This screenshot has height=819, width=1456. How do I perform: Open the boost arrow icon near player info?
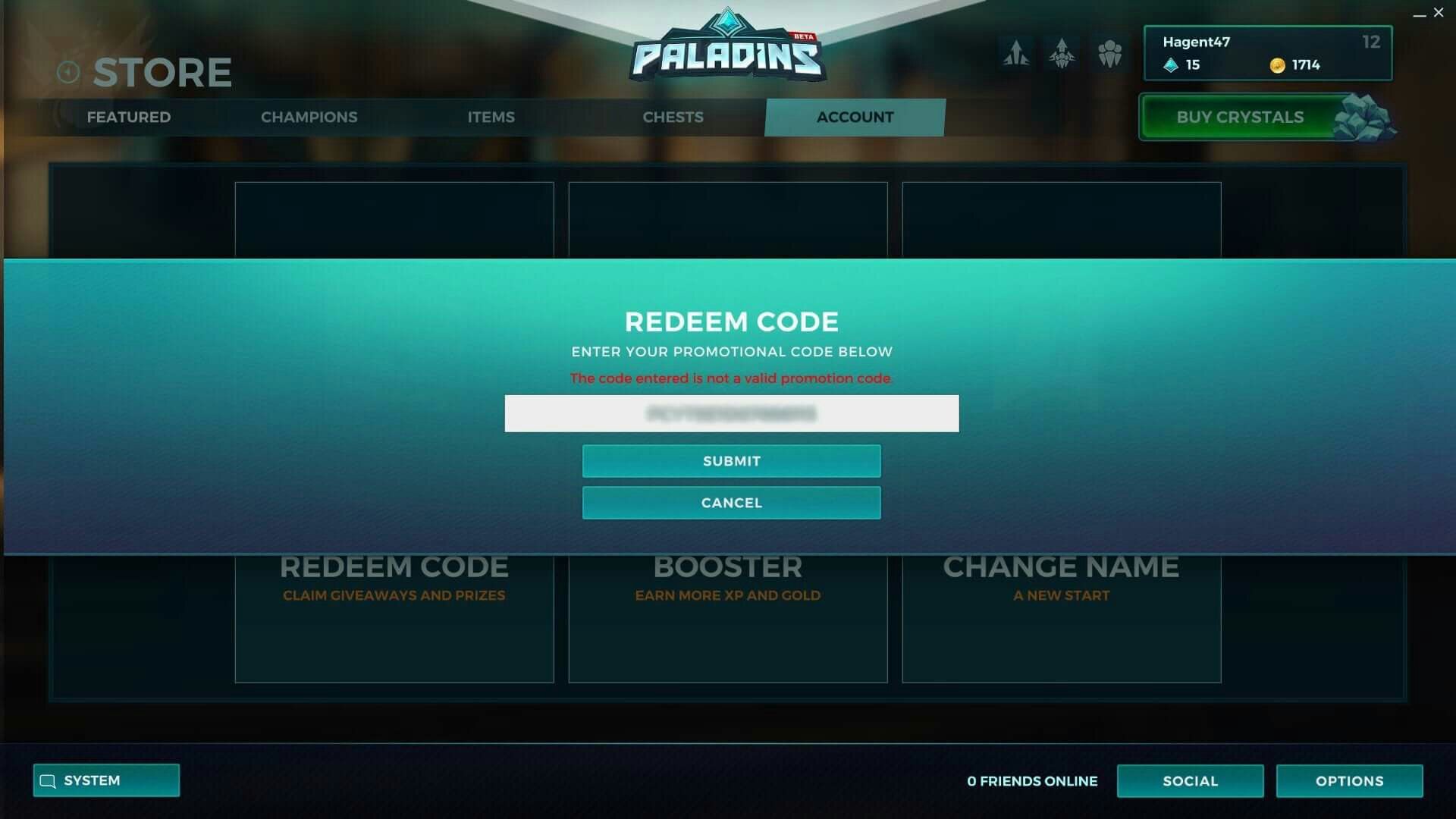1016,53
